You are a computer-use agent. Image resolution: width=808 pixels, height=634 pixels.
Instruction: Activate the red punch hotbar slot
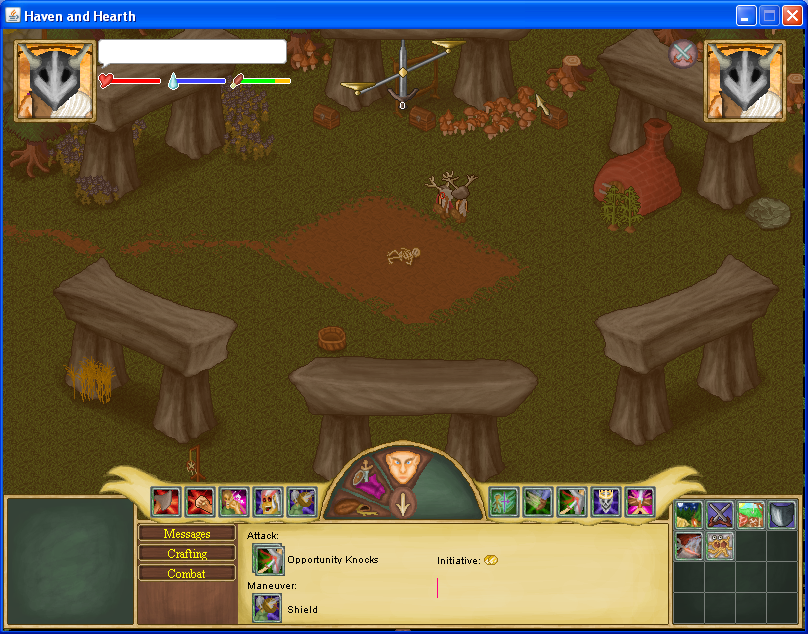[200, 502]
